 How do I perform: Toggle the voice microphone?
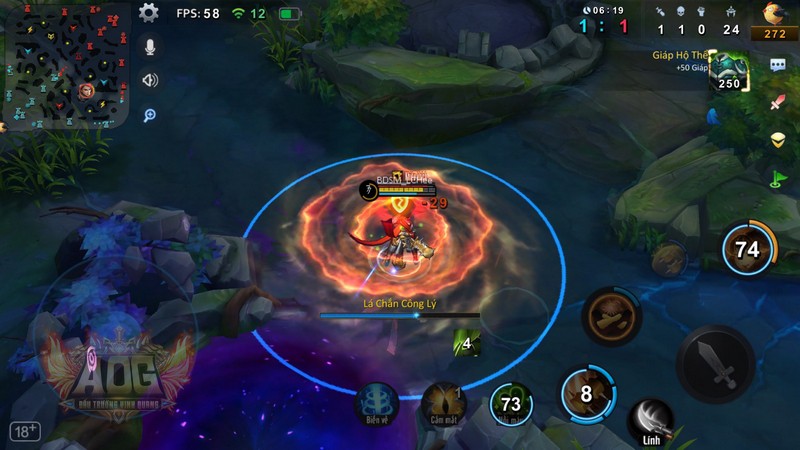(x=150, y=47)
